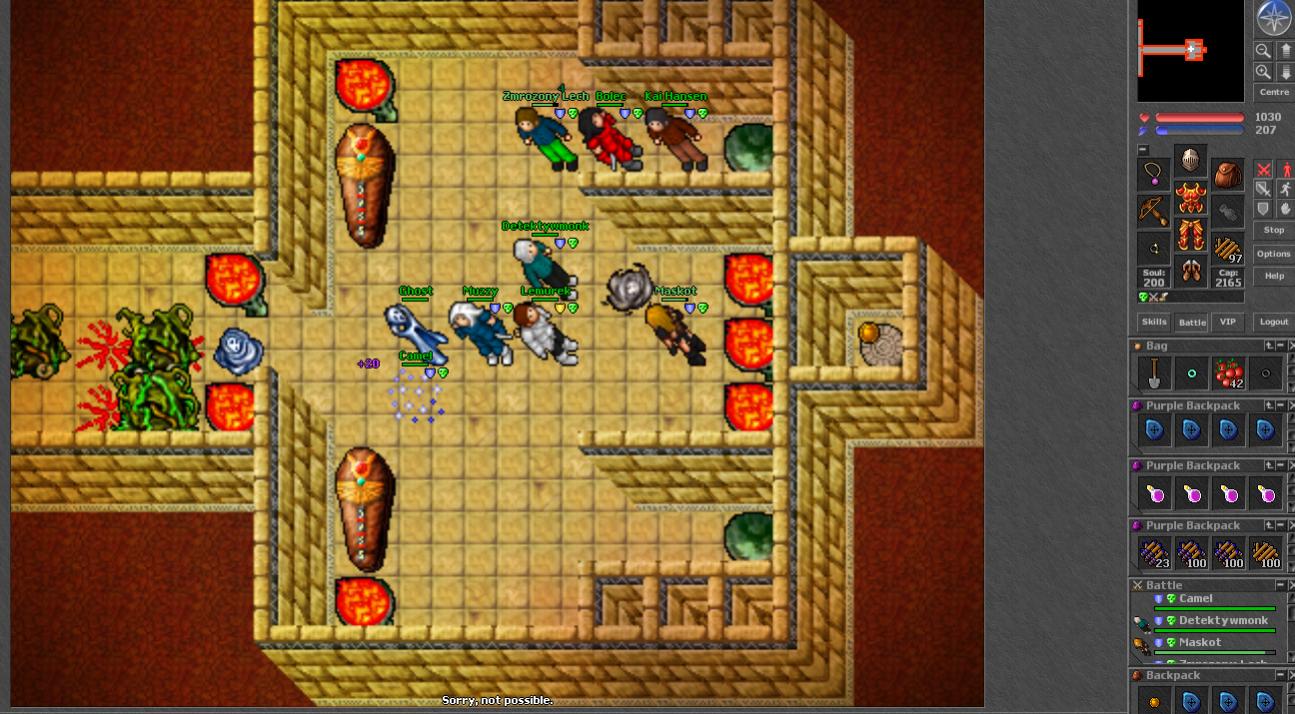Open the VIP list
1295x714 pixels.
click(x=1227, y=322)
